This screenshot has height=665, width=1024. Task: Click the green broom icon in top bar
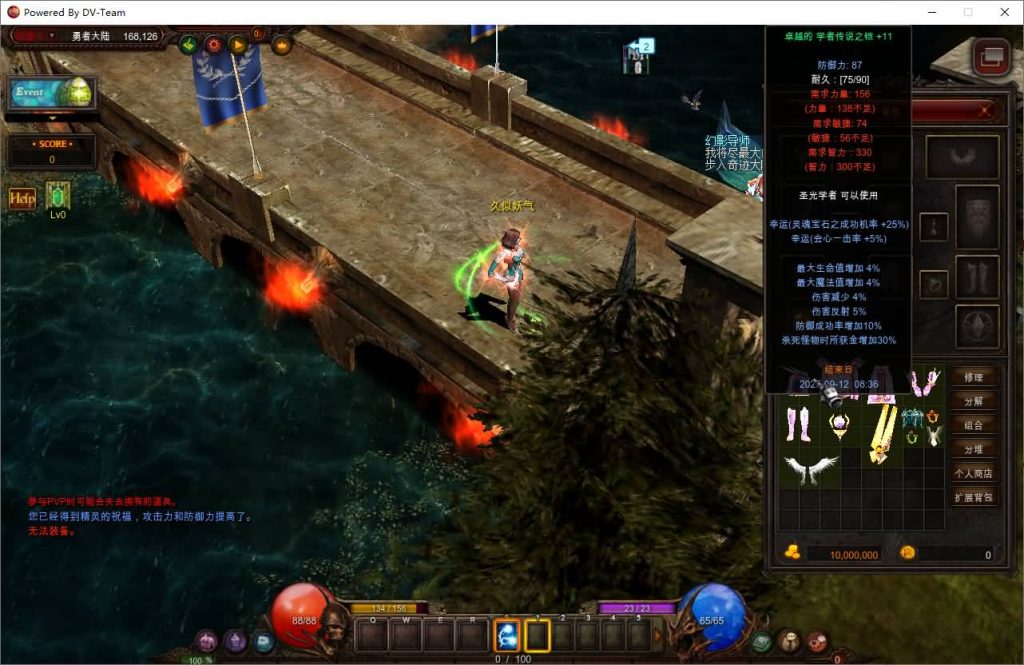tap(189, 44)
